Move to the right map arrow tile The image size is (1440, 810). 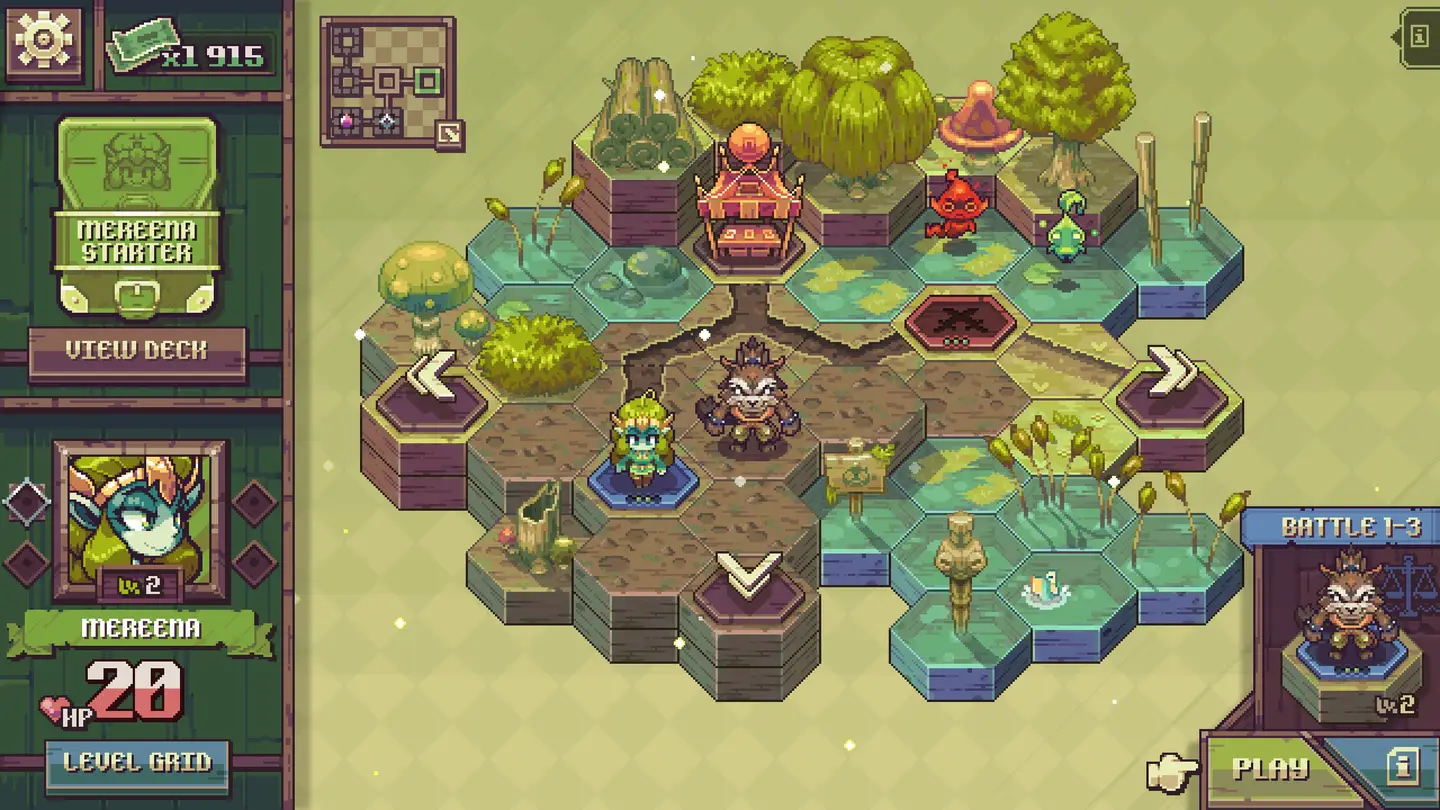[x=1171, y=377]
